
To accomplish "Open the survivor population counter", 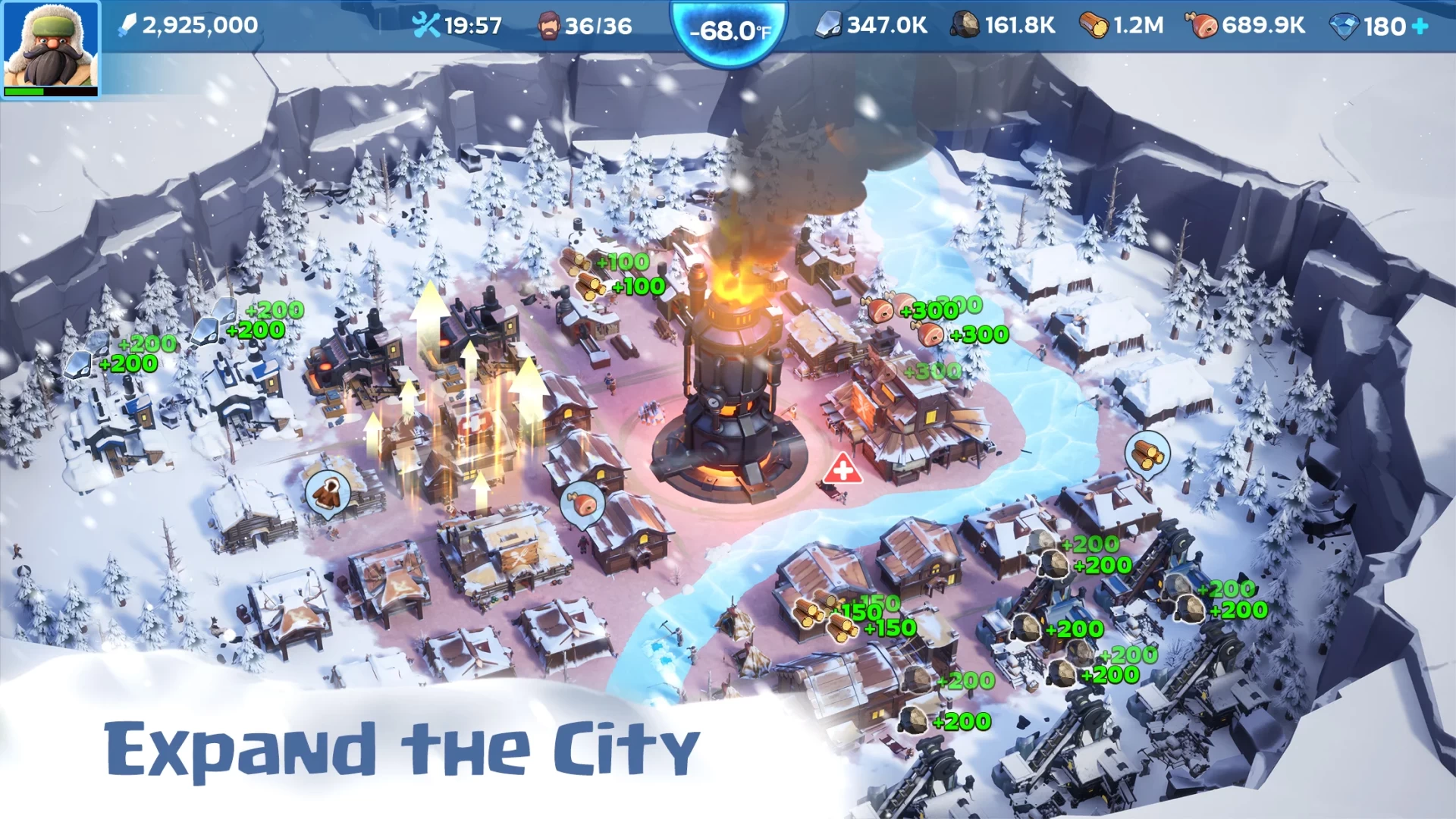I will (585, 26).
